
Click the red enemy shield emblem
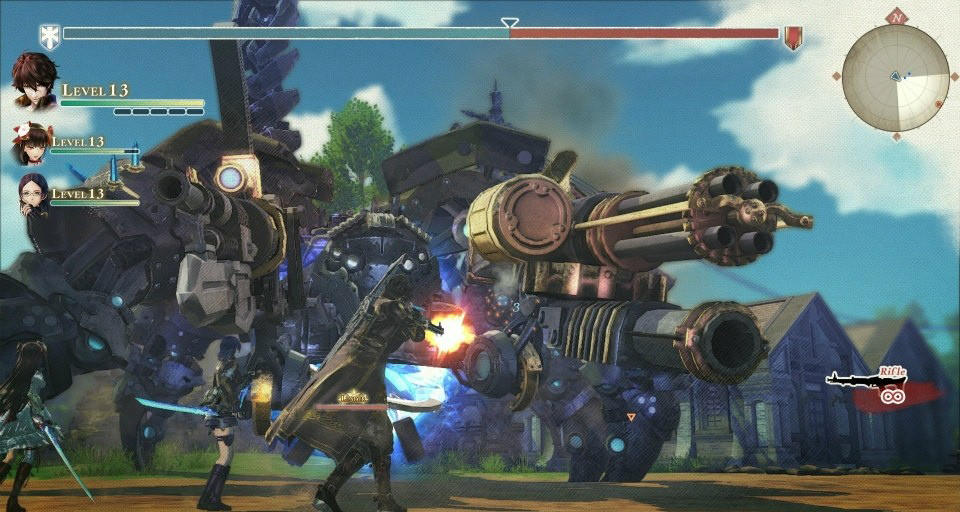793,38
